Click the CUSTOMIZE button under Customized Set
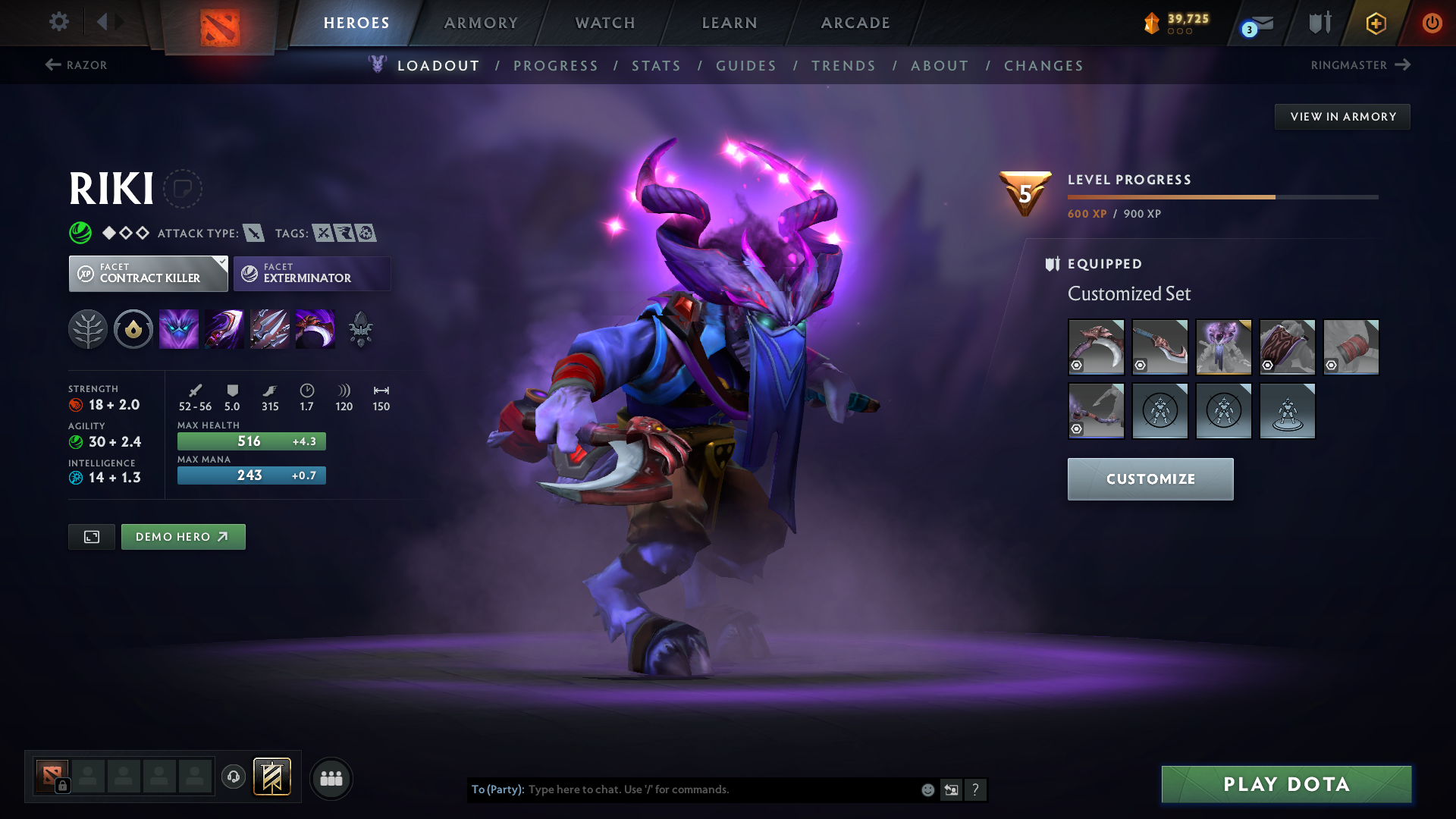The width and height of the screenshot is (1456, 819). pos(1150,479)
